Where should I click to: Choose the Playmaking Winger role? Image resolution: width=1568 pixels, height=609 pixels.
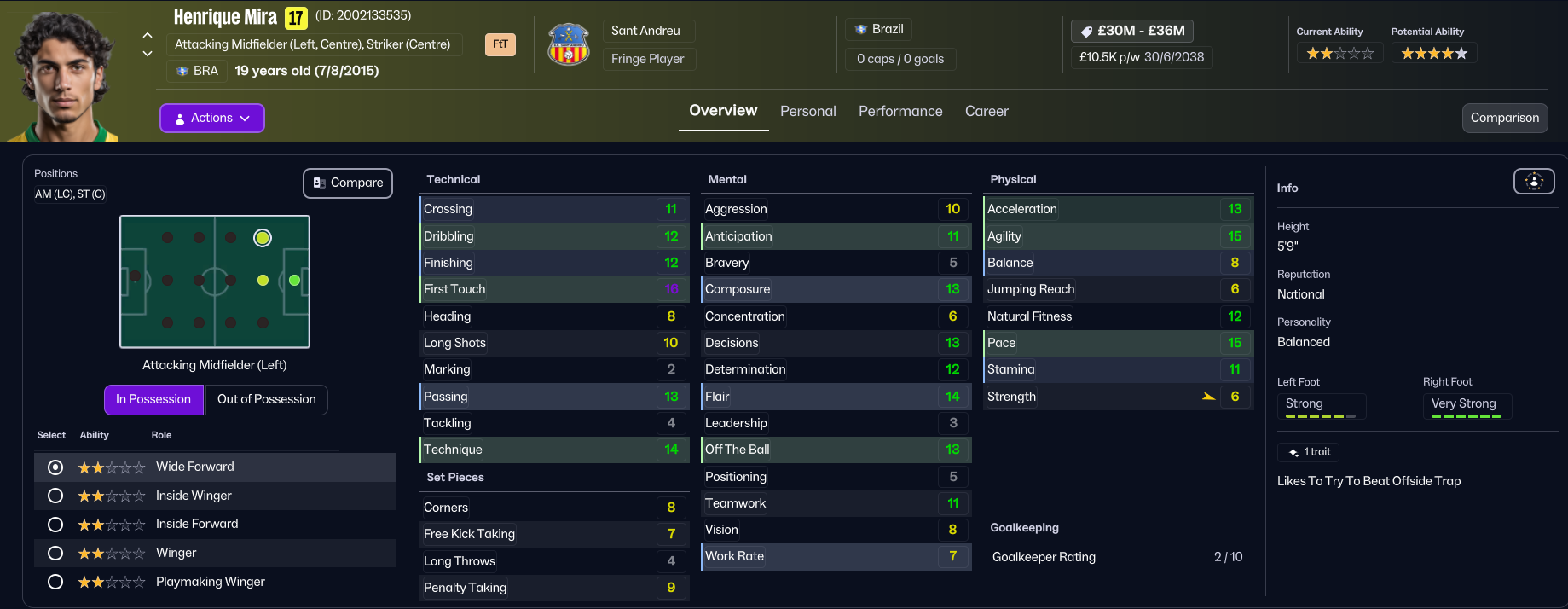[55, 582]
